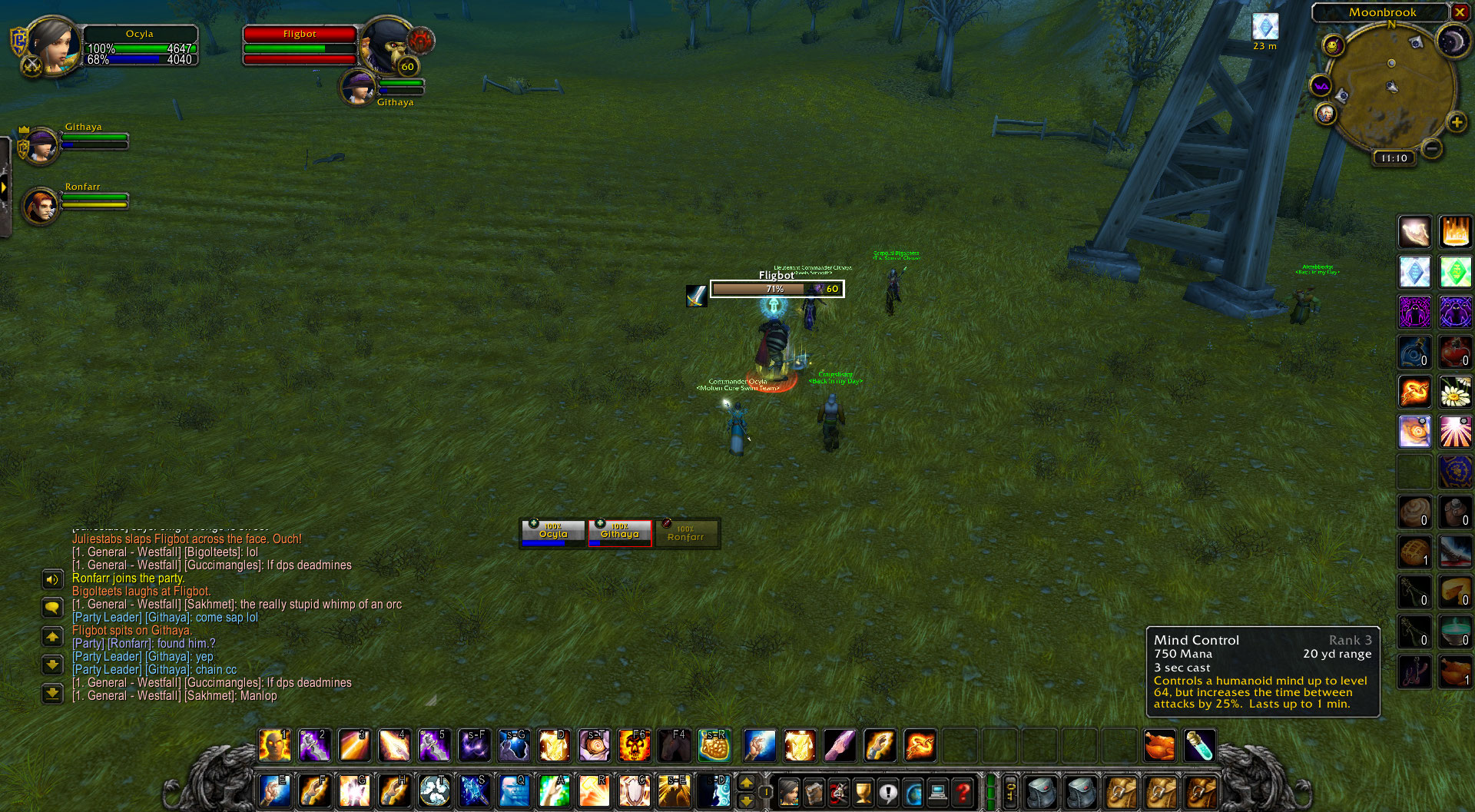Viewport: 1475px width, 812px height.
Task: Select party member Ronfarr's portrait
Action: (x=41, y=206)
